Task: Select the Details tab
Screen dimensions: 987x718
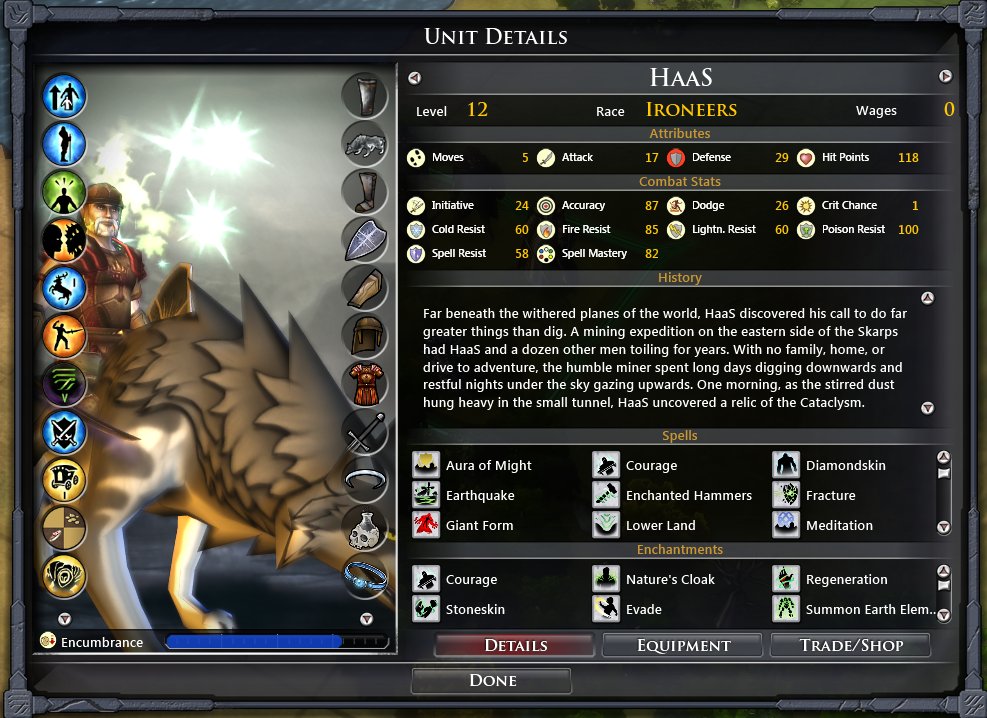Action: coord(515,645)
